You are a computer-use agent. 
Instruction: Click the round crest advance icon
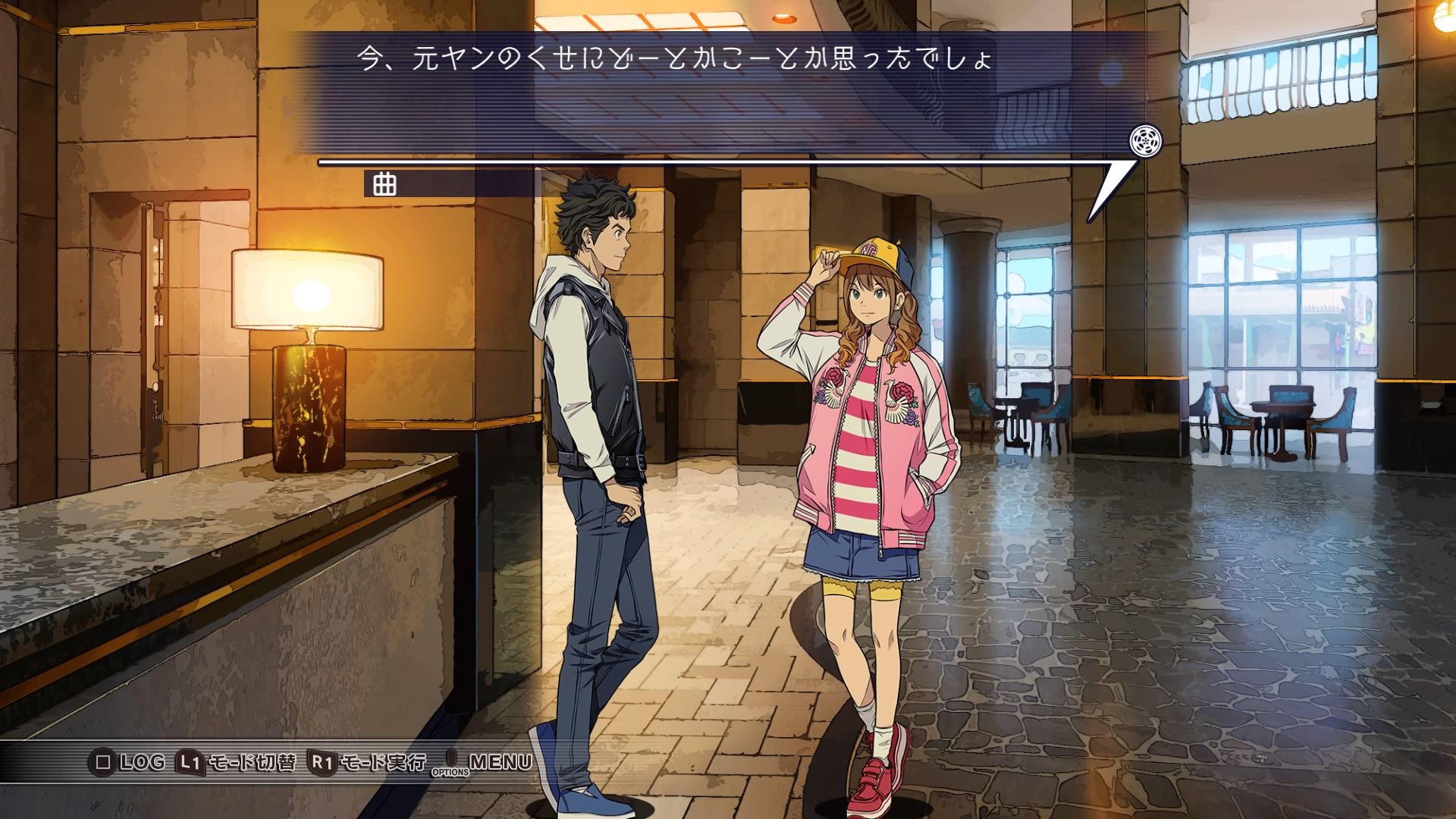[1145, 141]
